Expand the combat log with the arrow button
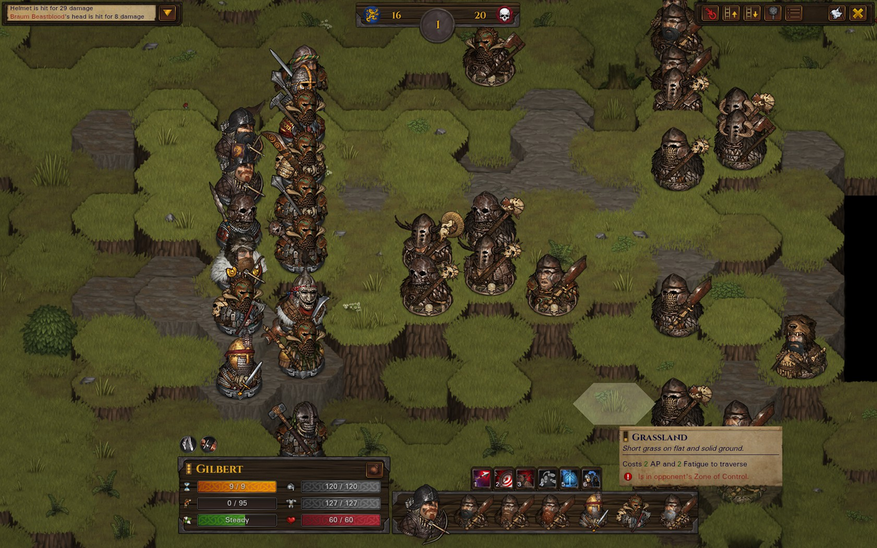Viewport: 877px width, 548px height. 167,14
